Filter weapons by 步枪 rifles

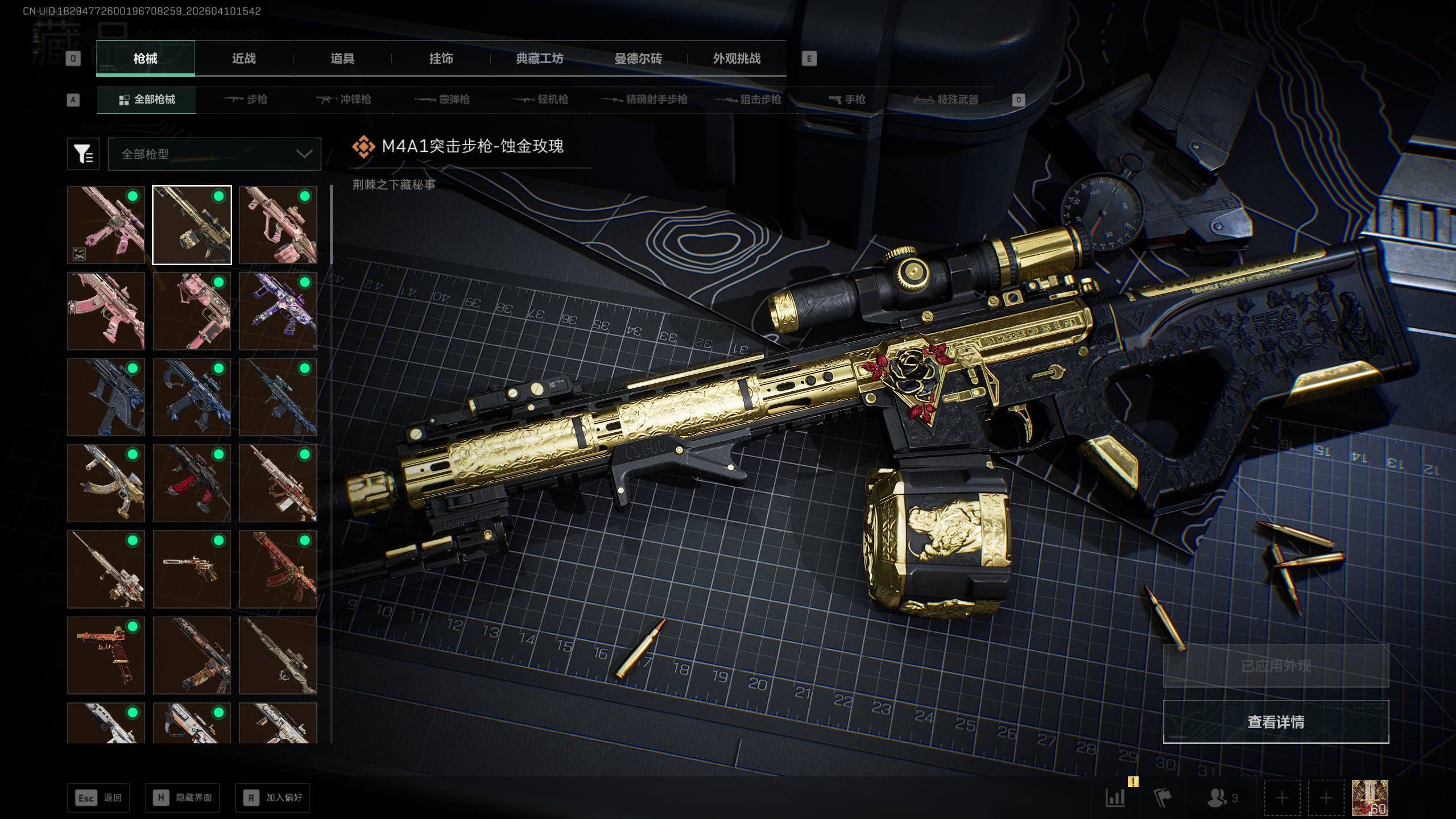click(x=246, y=100)
